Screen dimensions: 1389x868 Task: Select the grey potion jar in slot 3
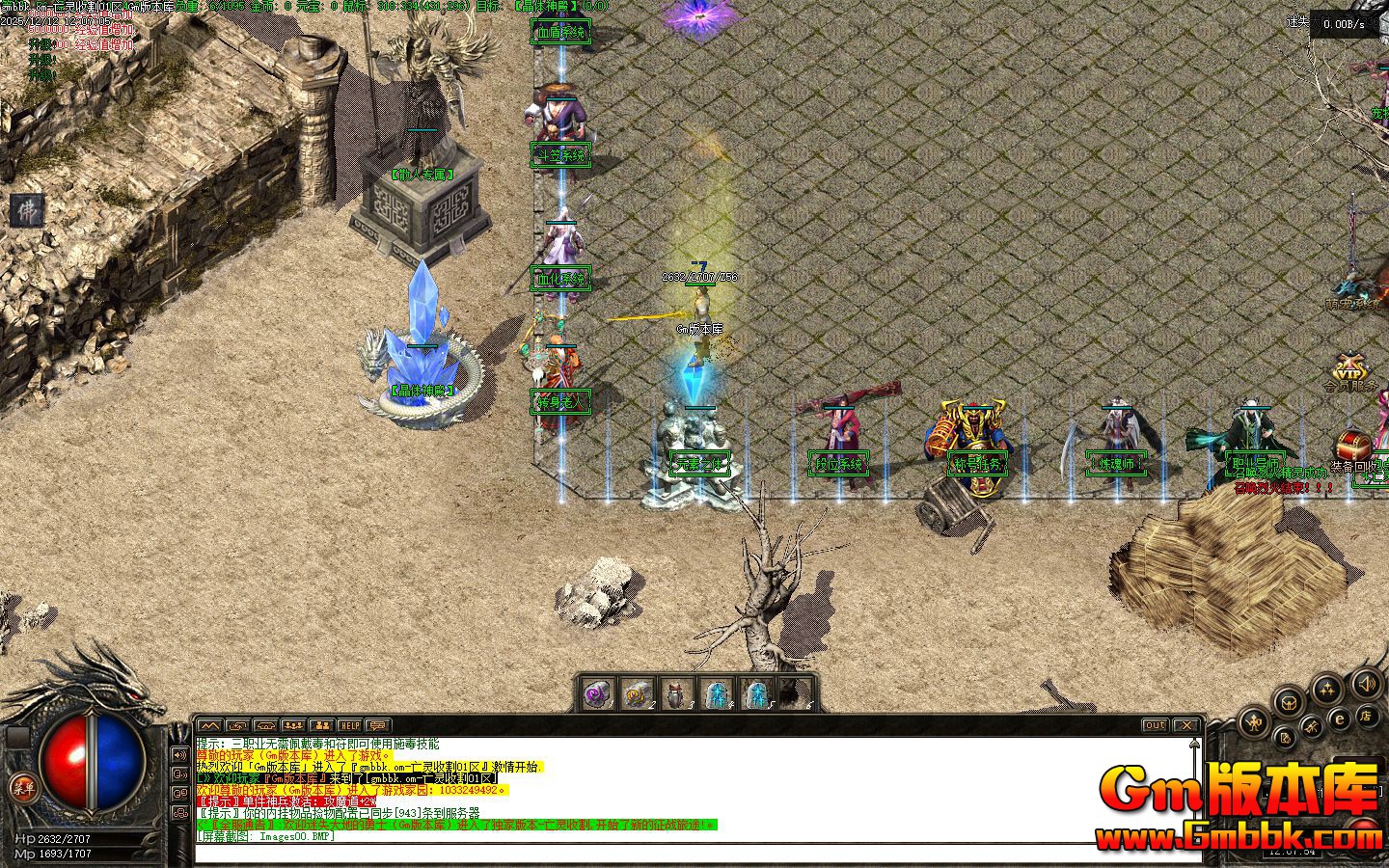[675, 693]
